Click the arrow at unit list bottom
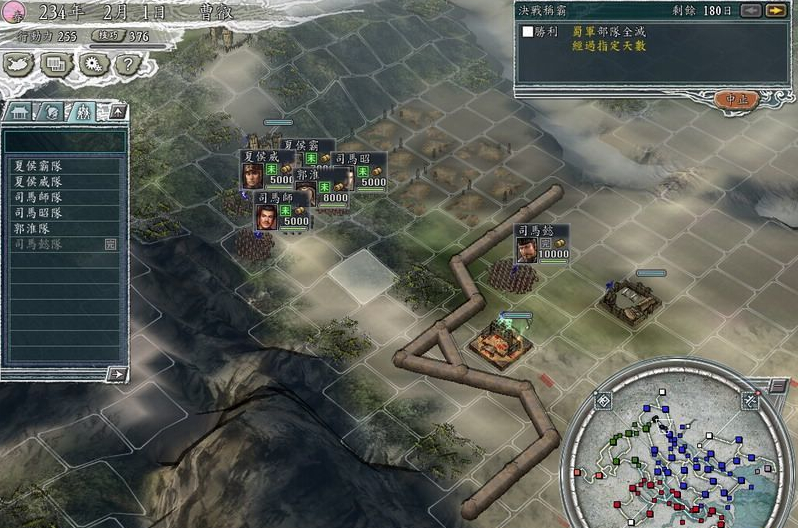The width and height of the screenshot is (798, 528). pyautogui.click(x=118, y=374)
